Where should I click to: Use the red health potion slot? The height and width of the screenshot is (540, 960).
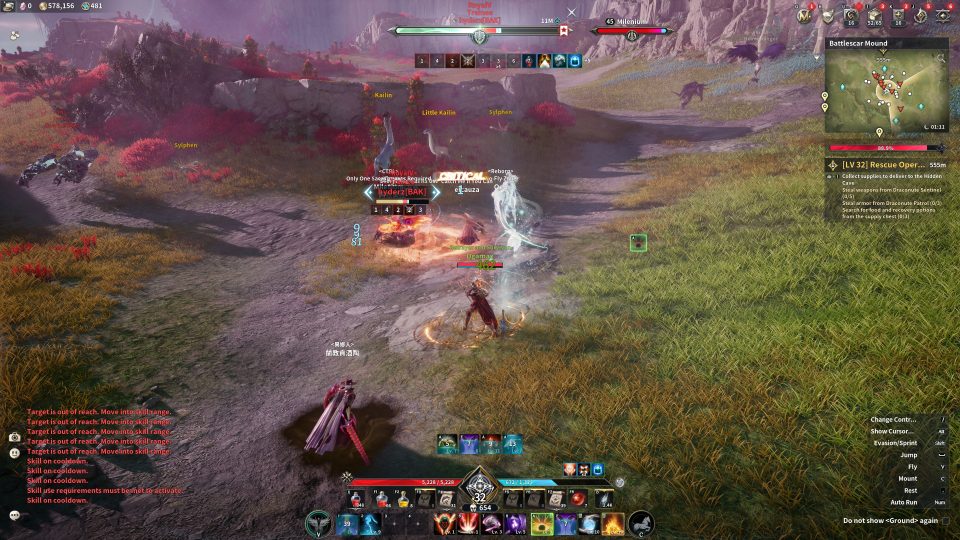356,499
